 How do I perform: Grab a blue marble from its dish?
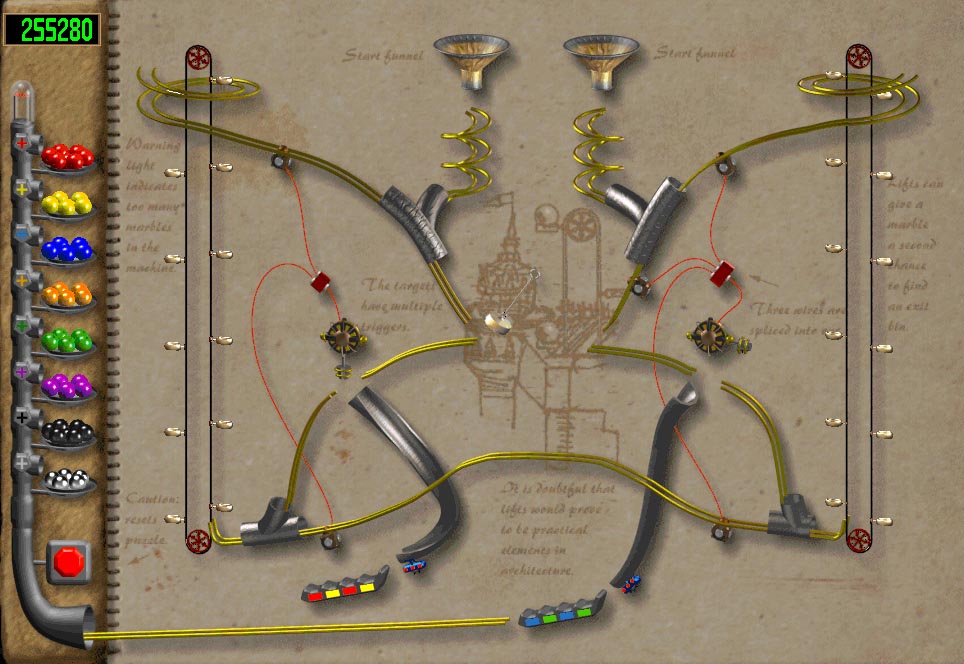coord(68,249)
